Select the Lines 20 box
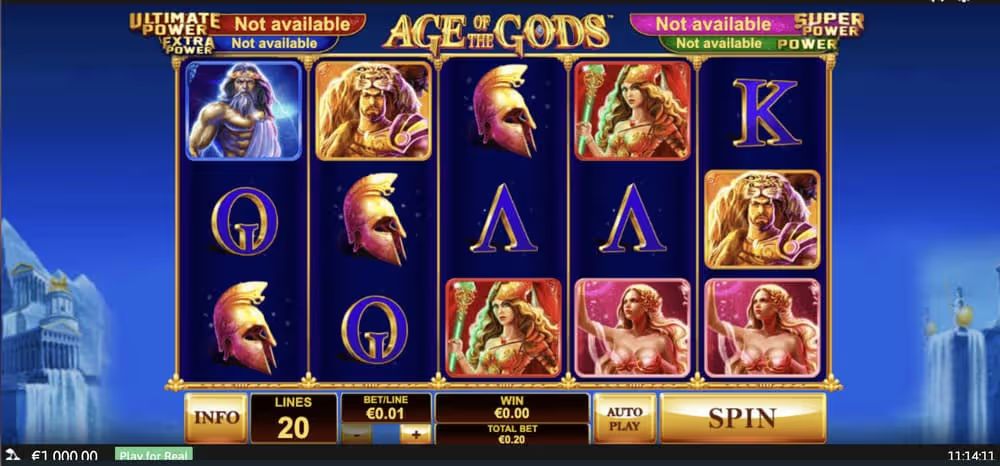1000x466 pixels. point(292,418)
